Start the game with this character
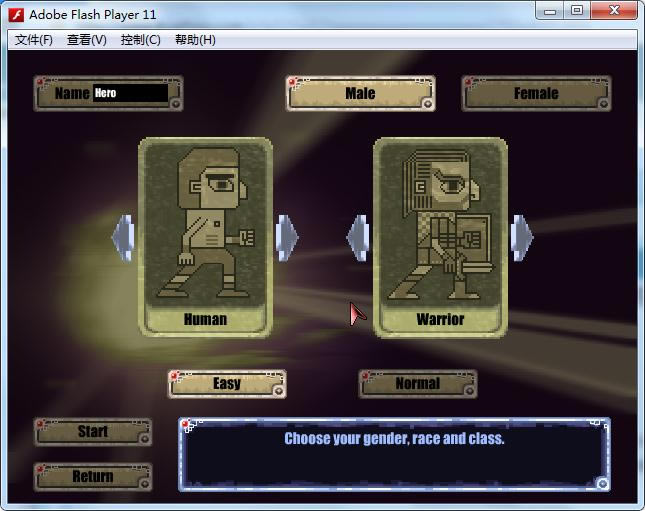Screen dimensions: 645x511 point(93,432)
